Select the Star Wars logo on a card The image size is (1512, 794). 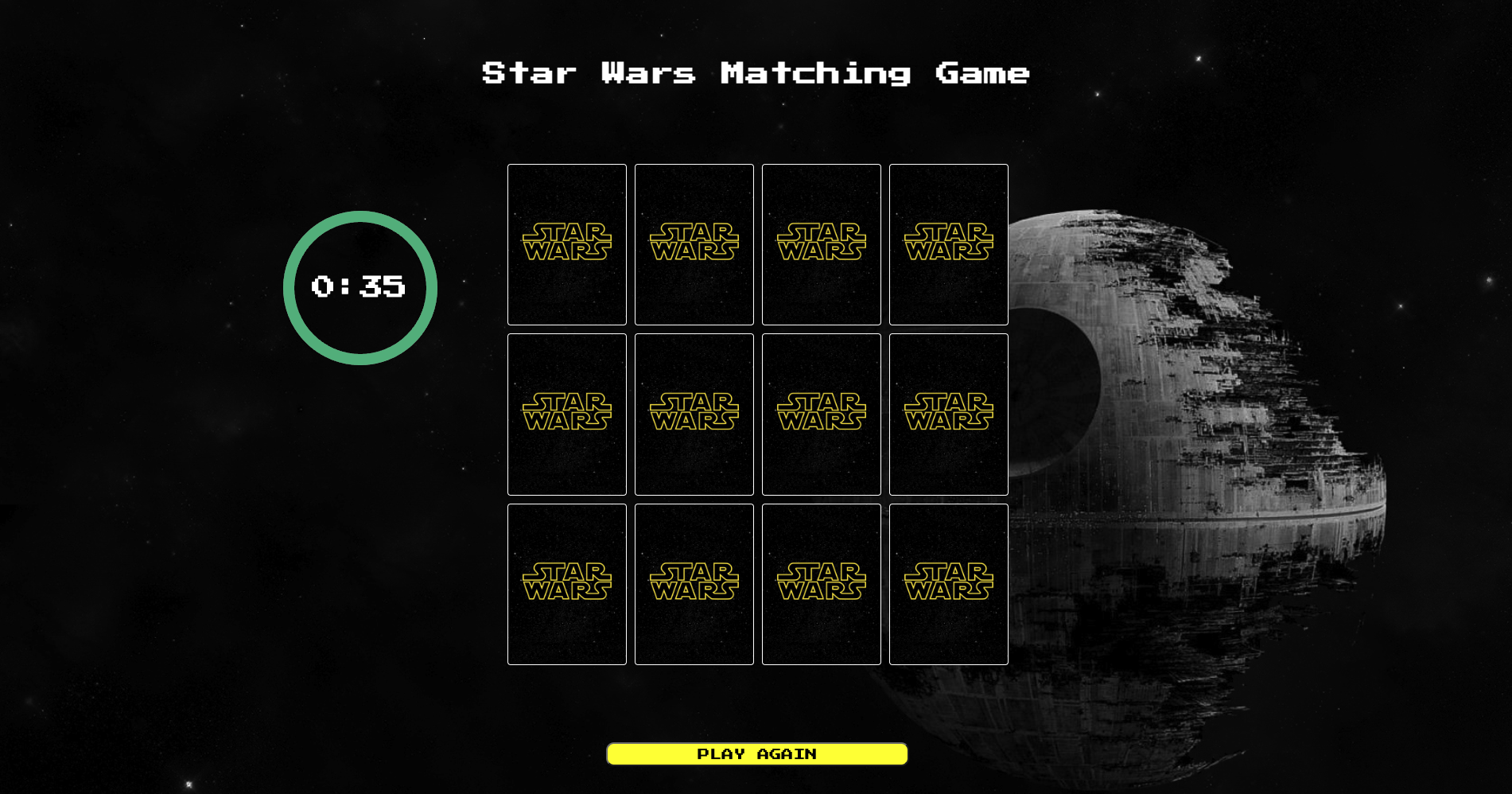[x=566, y=241]
